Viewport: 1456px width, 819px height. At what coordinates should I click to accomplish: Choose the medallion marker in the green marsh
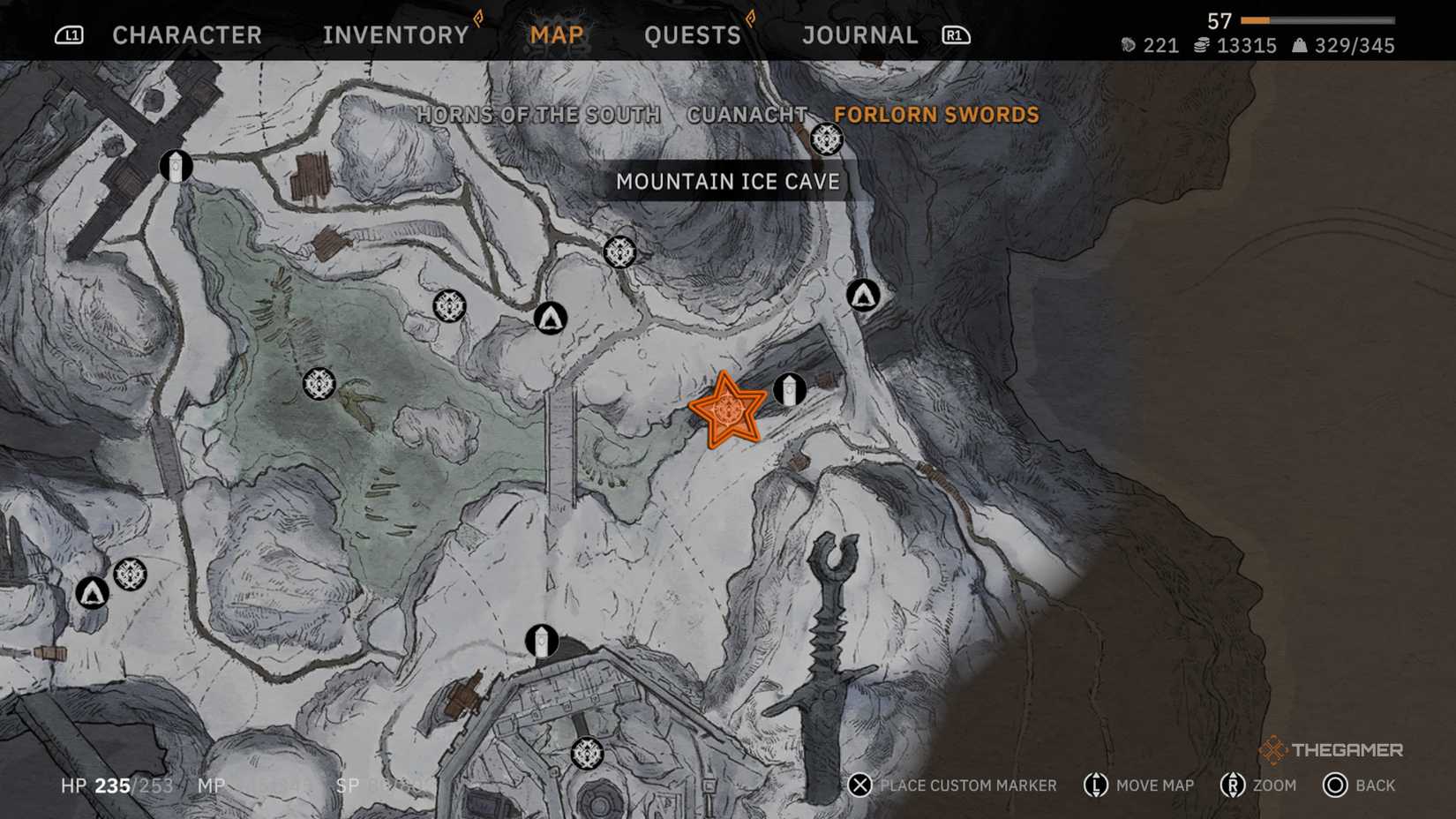coord(319,384)
